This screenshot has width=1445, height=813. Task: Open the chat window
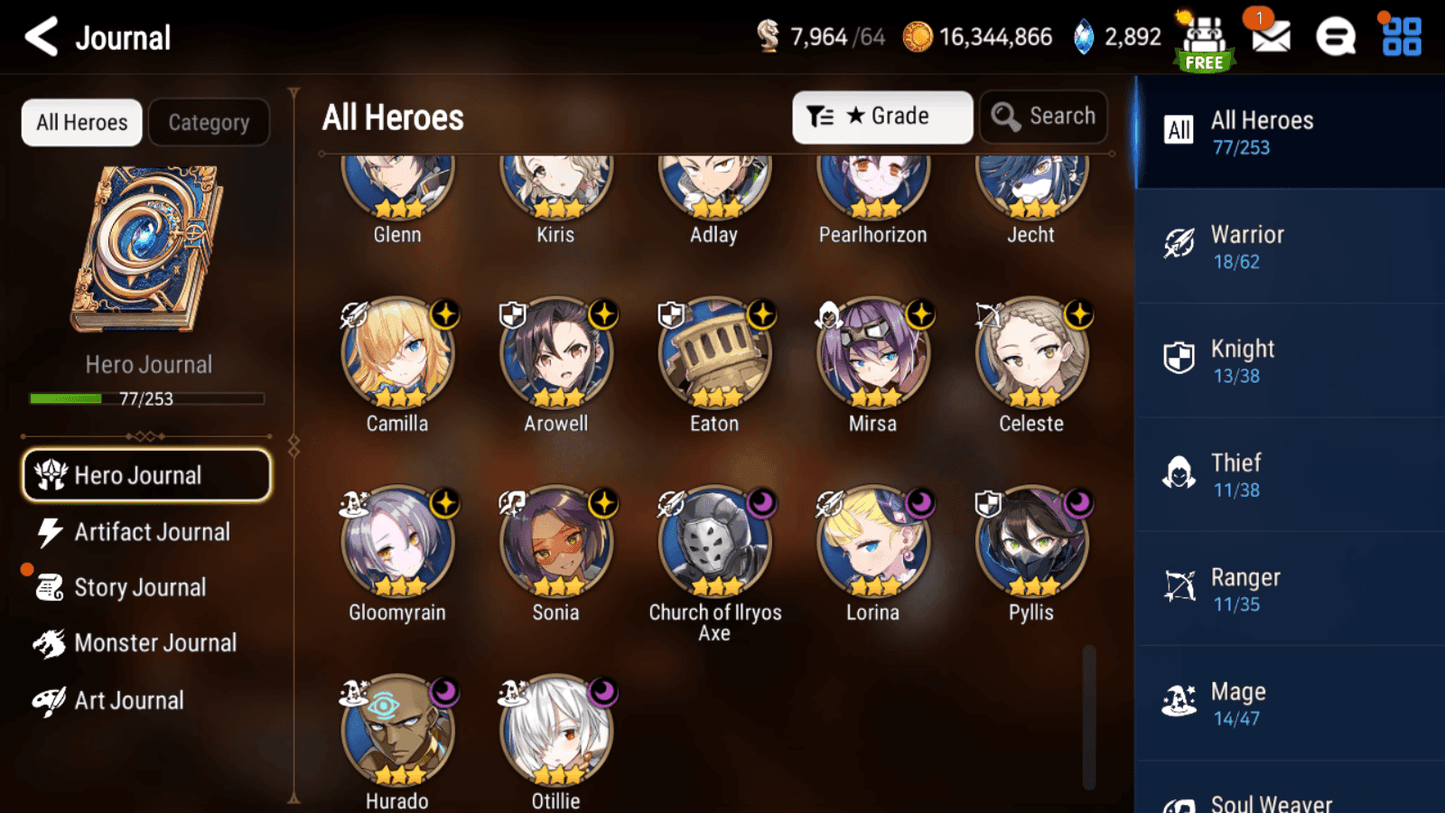coord(1335,34)
